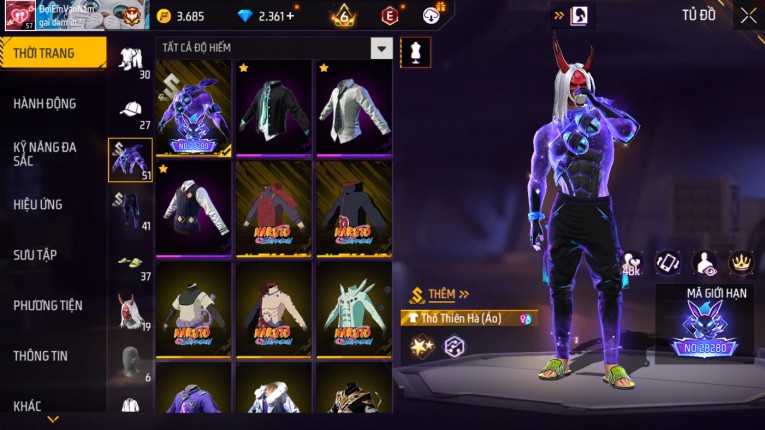Open the rarity filter dropdown
Viewport: 765px width, 430px height.
point(381,48)
